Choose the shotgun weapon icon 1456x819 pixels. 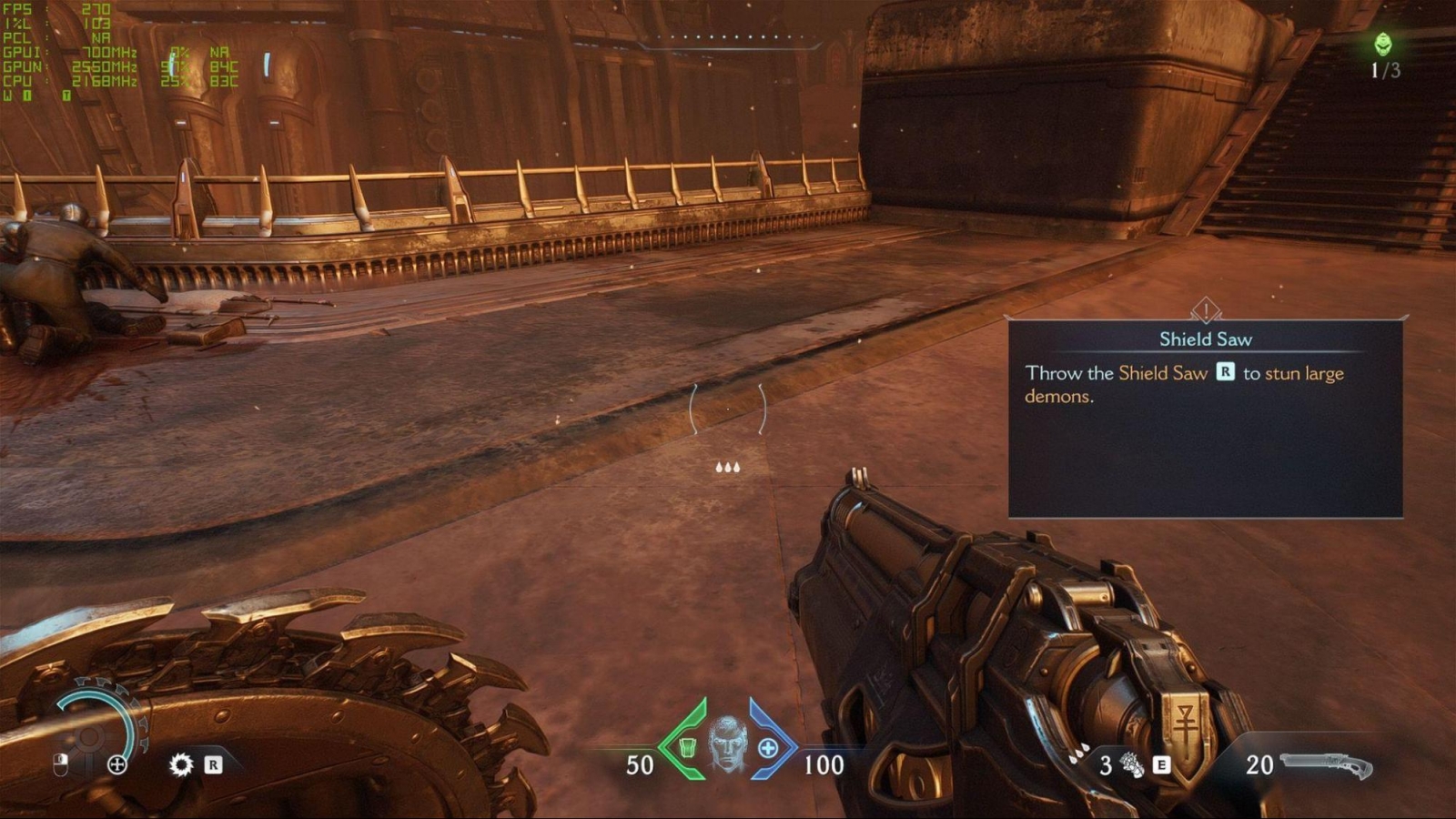click(x=1326, y=764)
